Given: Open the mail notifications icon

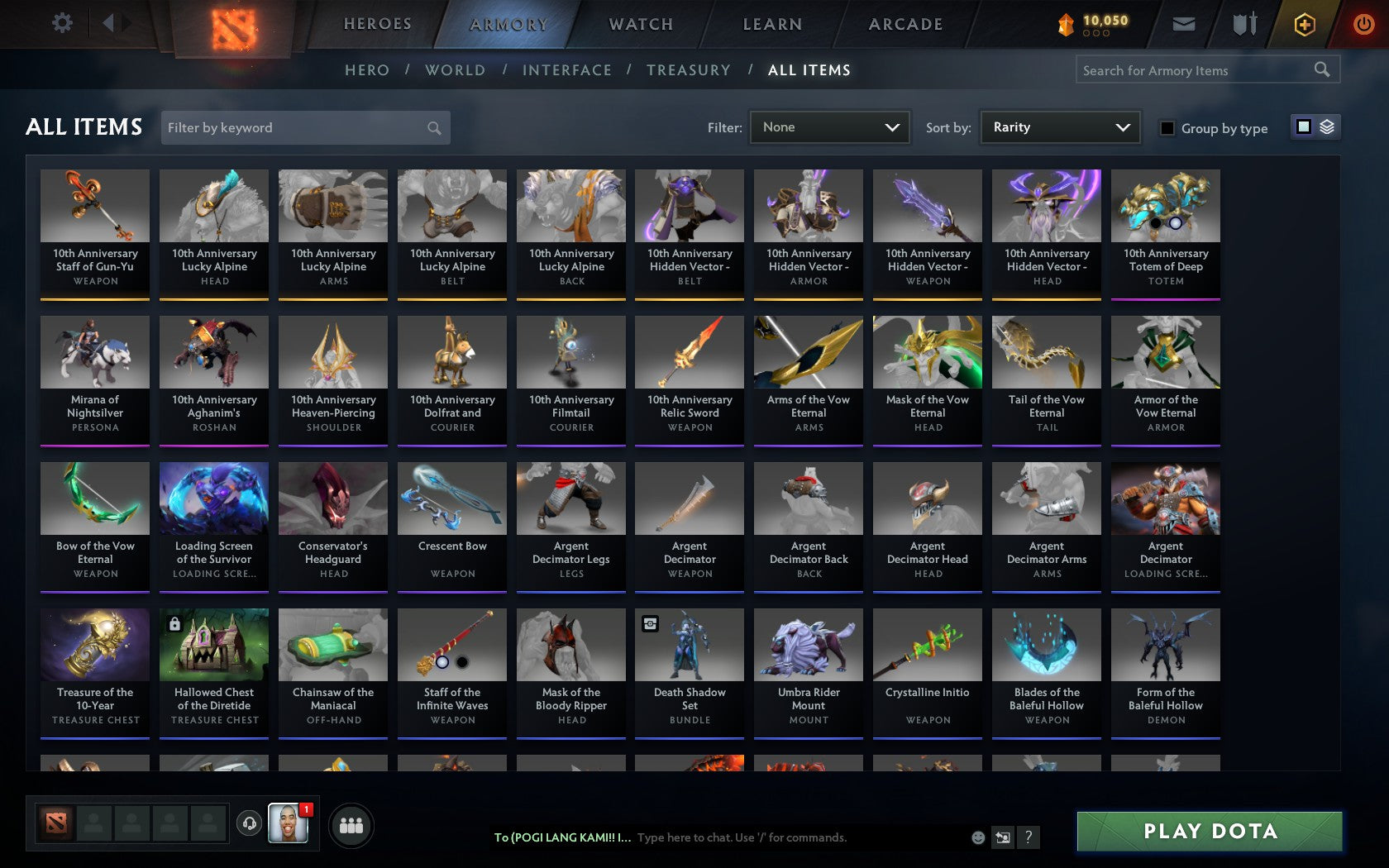Looking at the screenshot, I should tap(1184, 24).
